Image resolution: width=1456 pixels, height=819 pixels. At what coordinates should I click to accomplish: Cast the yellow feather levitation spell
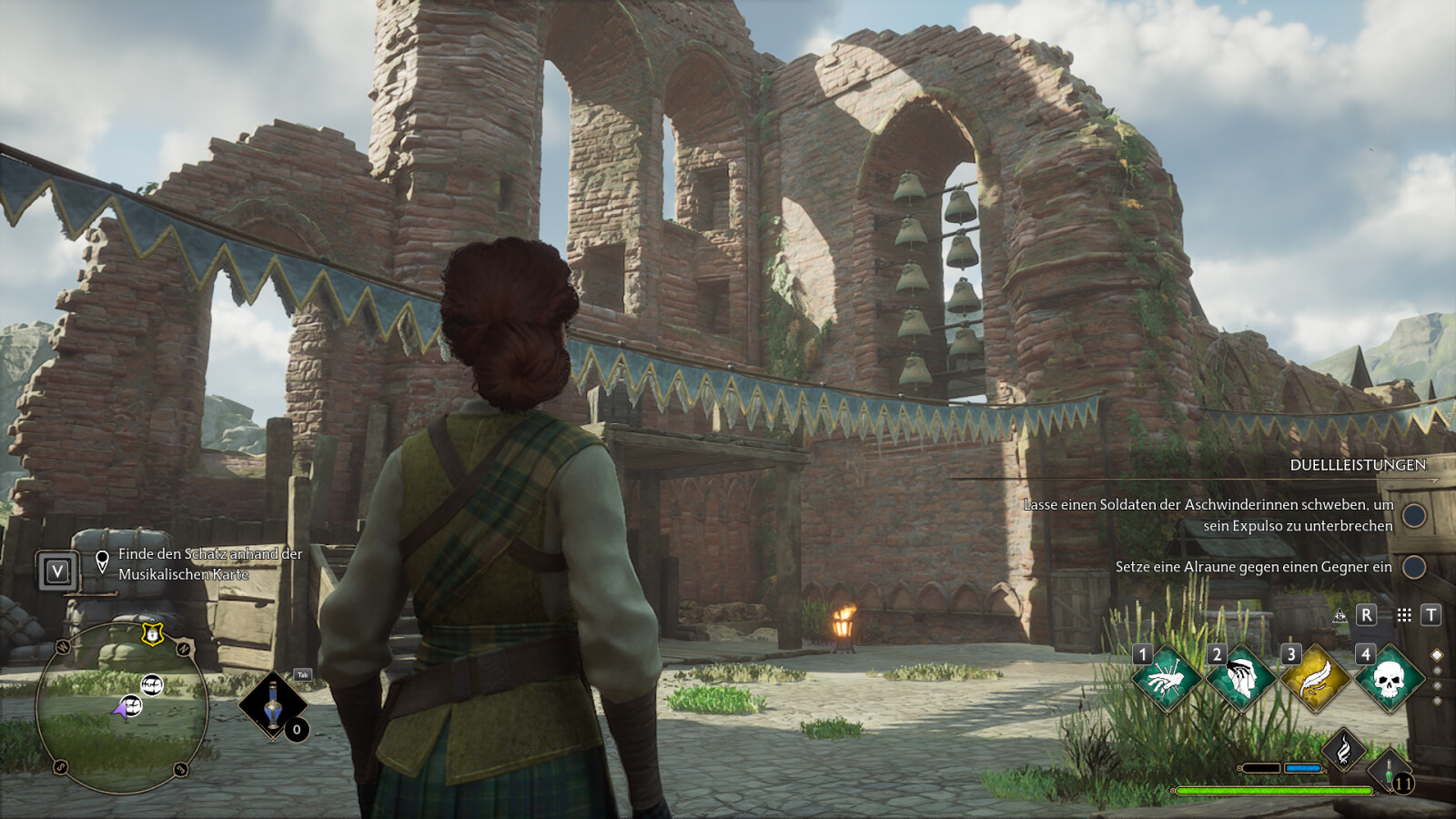click(1315, 679)
